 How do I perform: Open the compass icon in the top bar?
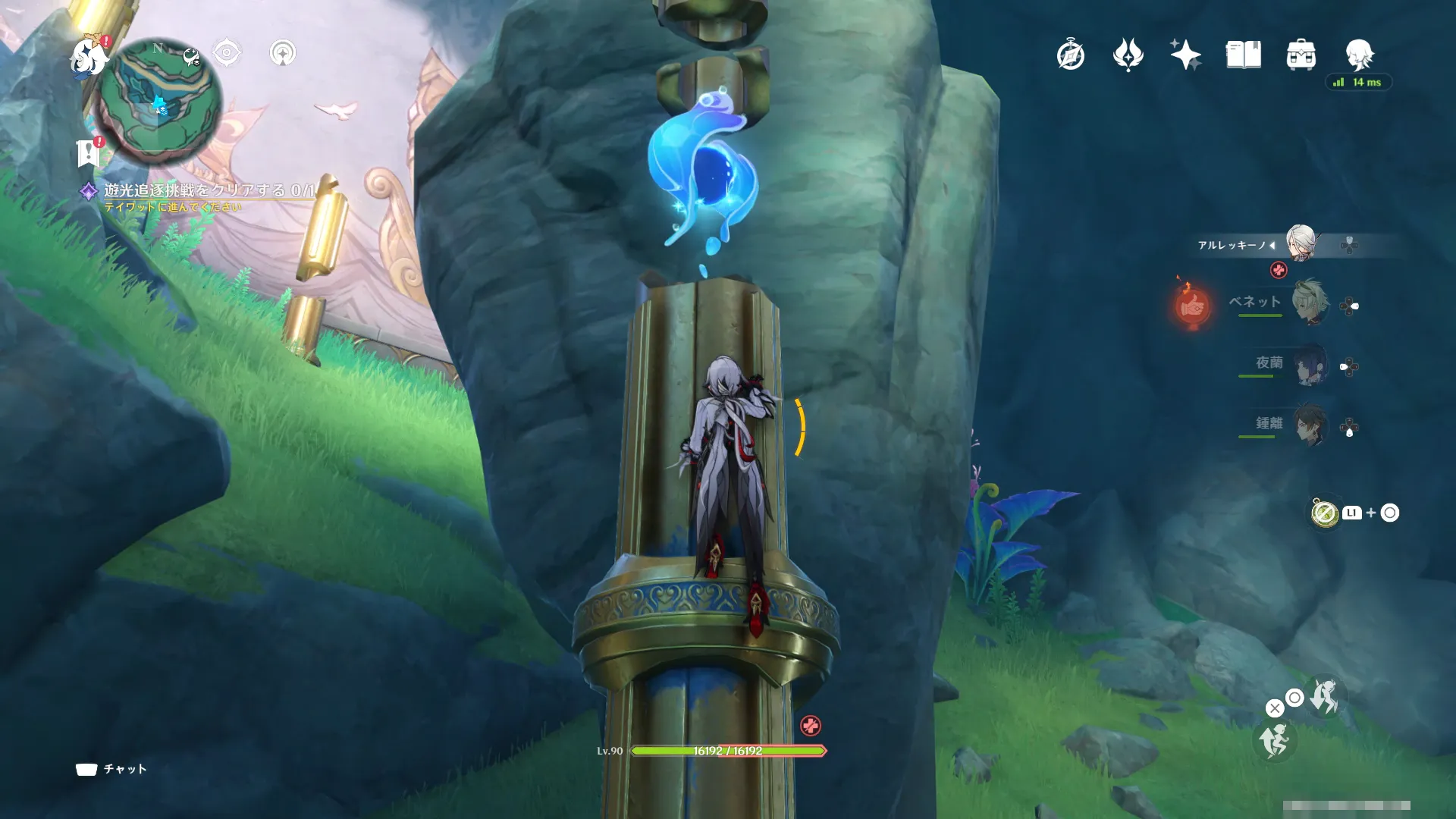tap(1070, 55)
